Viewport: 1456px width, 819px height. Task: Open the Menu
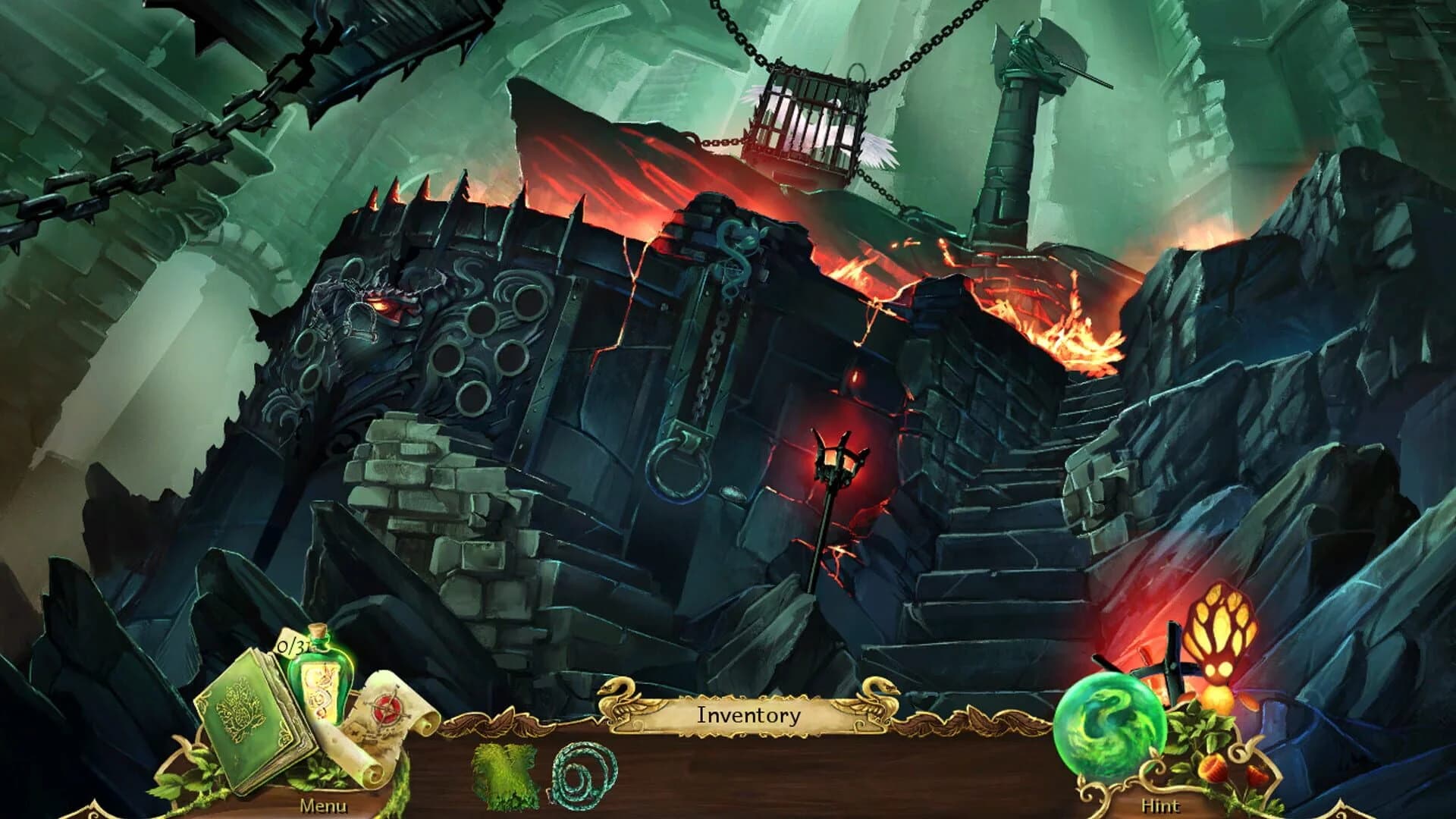click(322, 808)
